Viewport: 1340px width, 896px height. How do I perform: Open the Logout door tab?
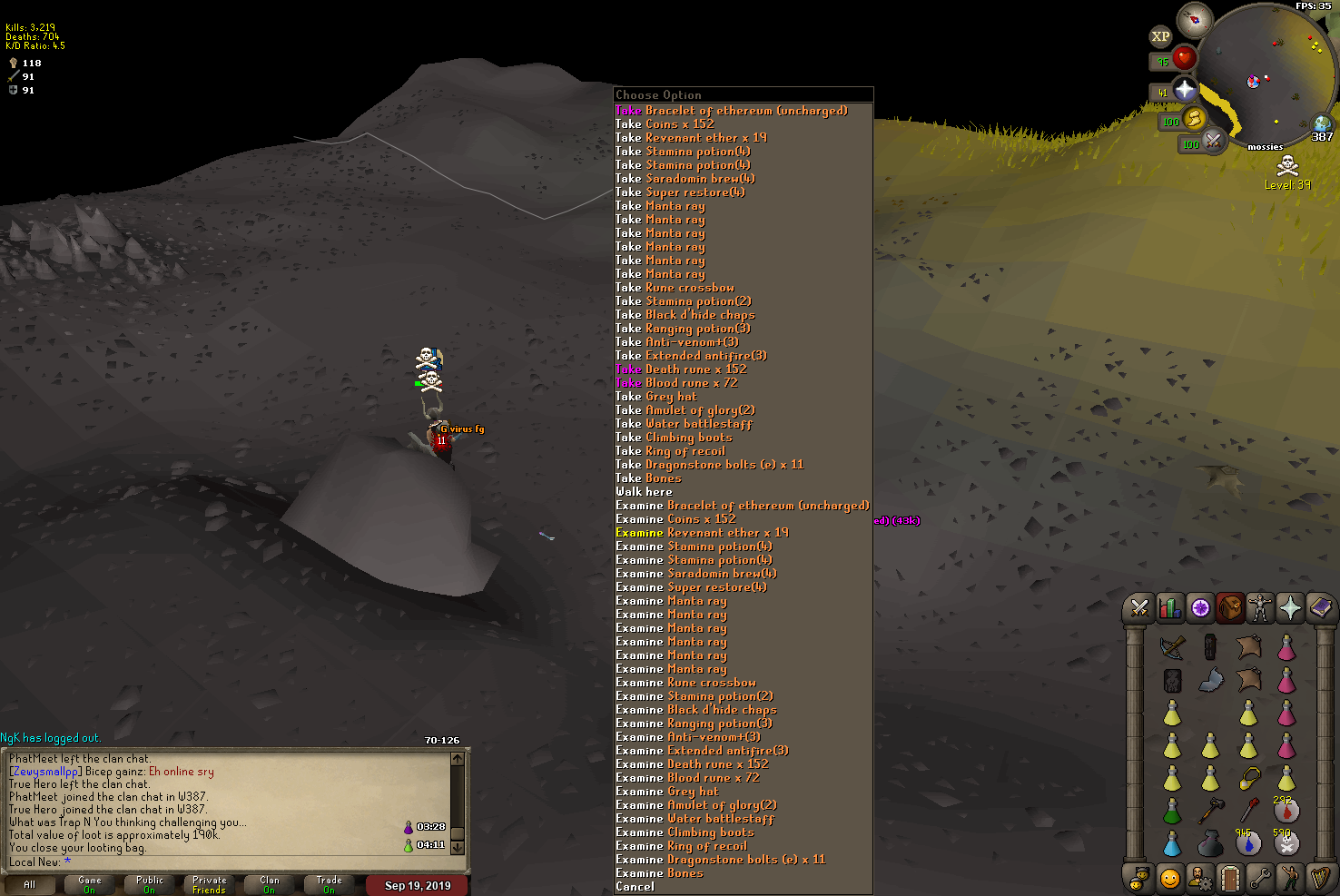[x=1229, y=878]
